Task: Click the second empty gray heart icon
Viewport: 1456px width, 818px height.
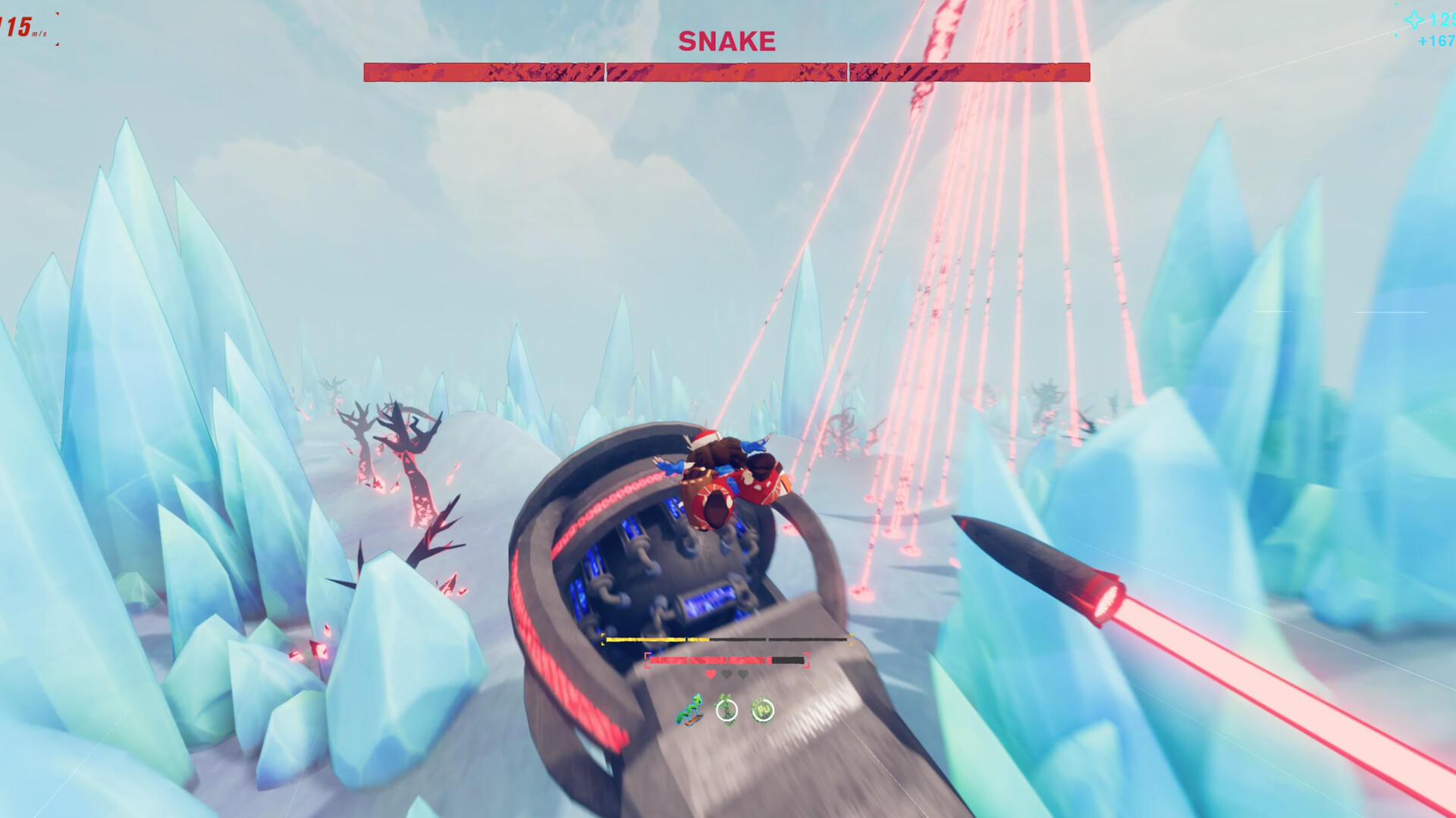Action: 742,674
